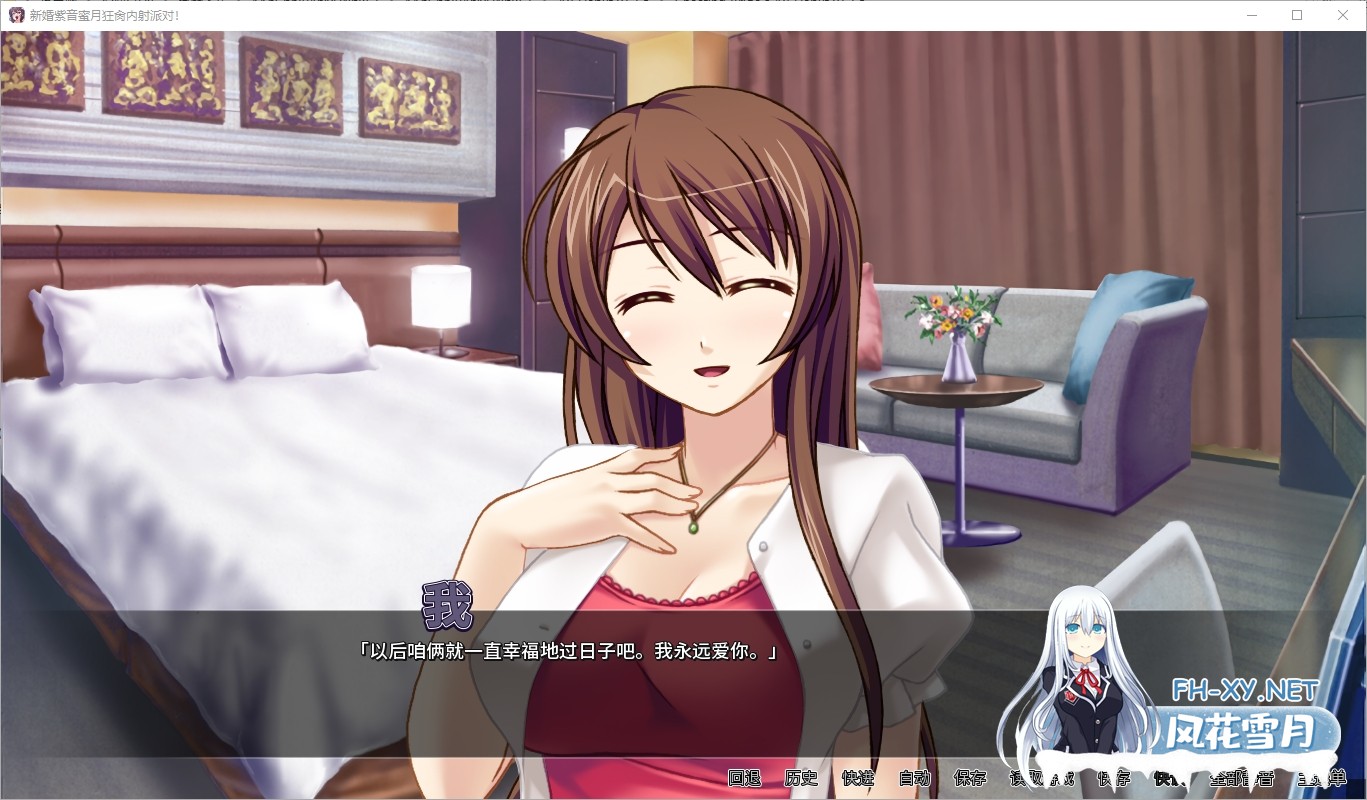Screen dimensions: 1367x800
Task: Minimize the game window
Action: pyautogui.click(x=1252, y=14)
